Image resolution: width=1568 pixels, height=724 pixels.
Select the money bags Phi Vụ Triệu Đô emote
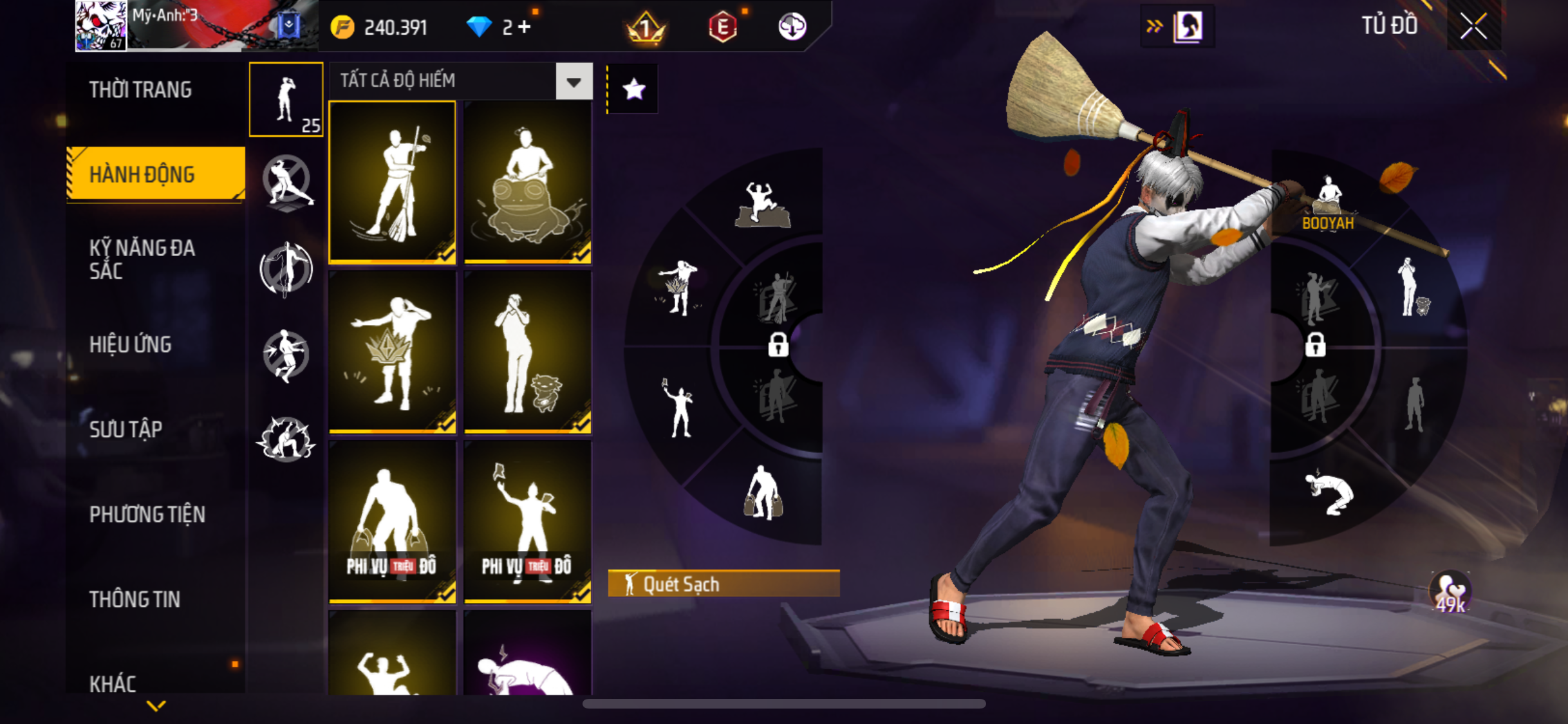click(x=392, y=521)
